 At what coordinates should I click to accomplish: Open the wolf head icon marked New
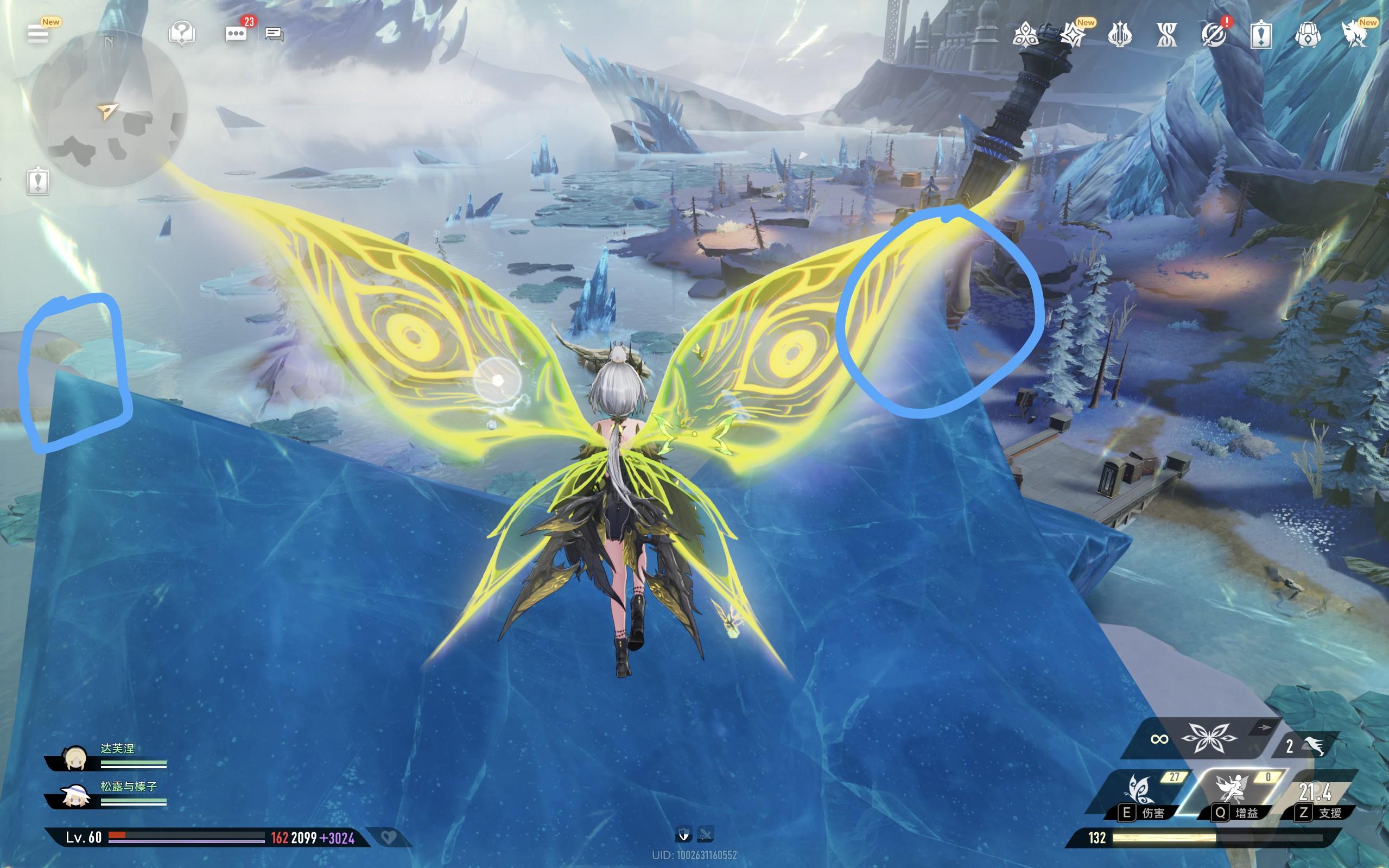point(1355,35)
